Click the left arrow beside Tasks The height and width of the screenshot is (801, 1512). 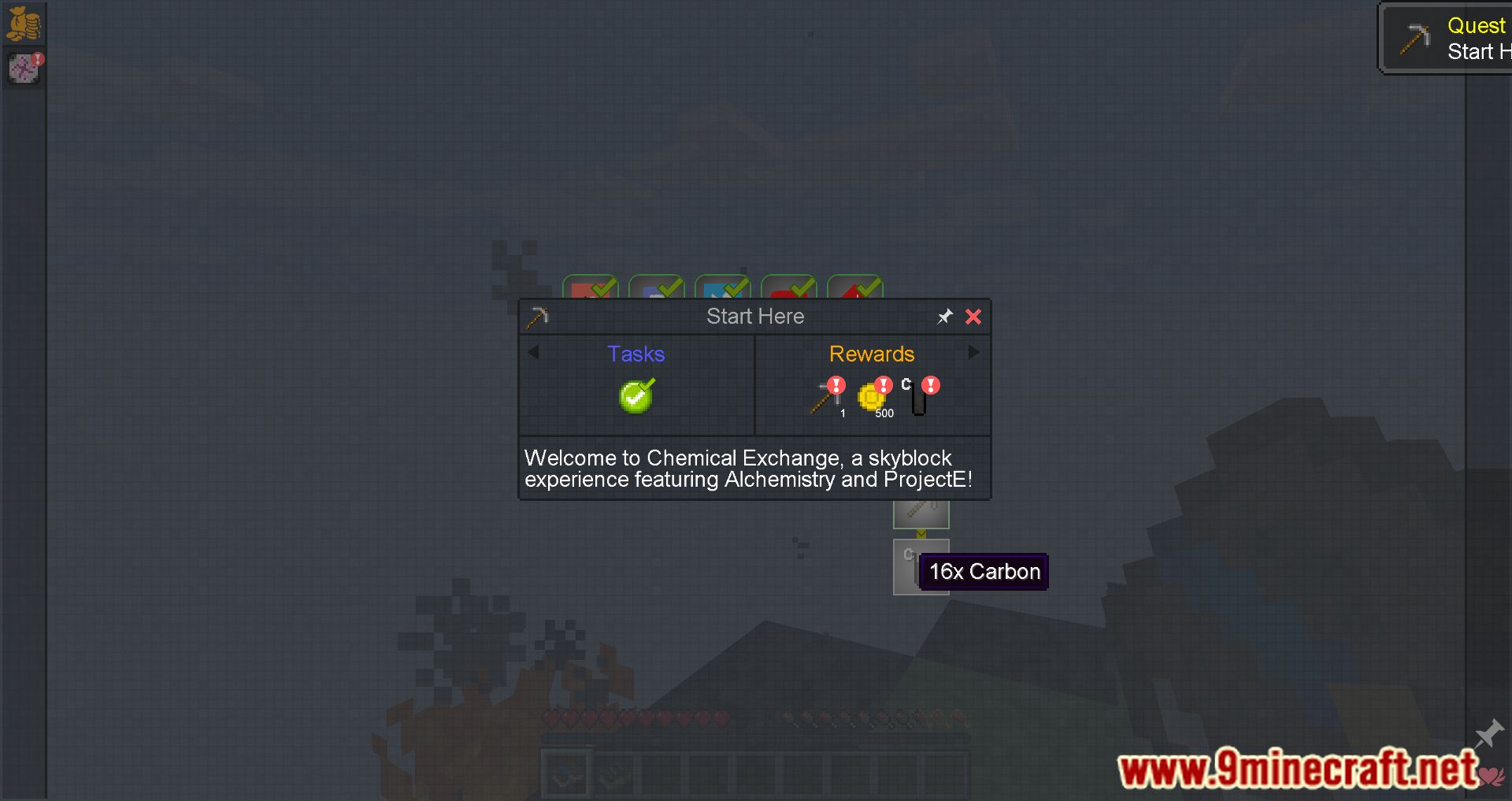(535, 353)
